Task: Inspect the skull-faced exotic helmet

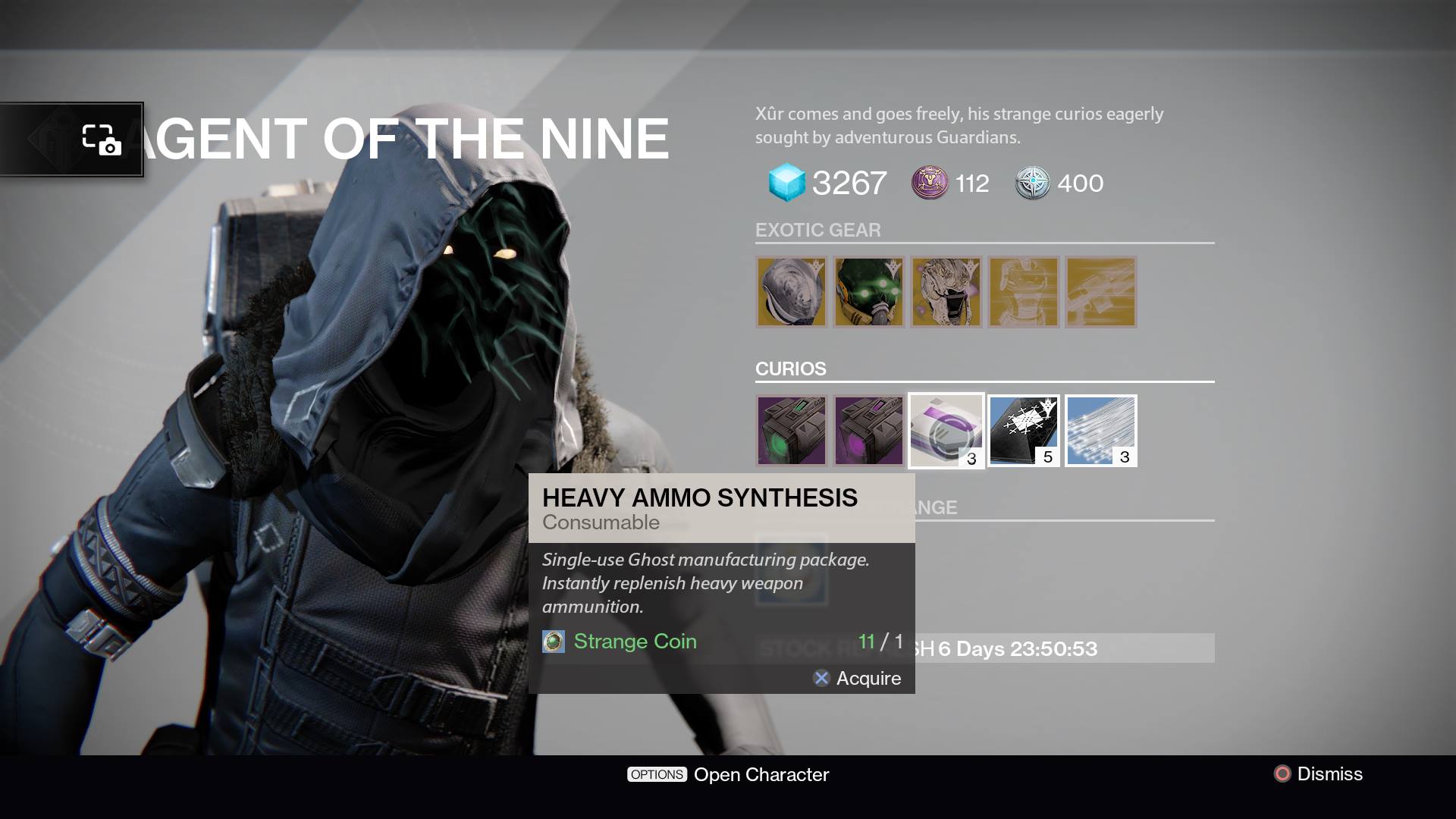Action: pos(946,292)
